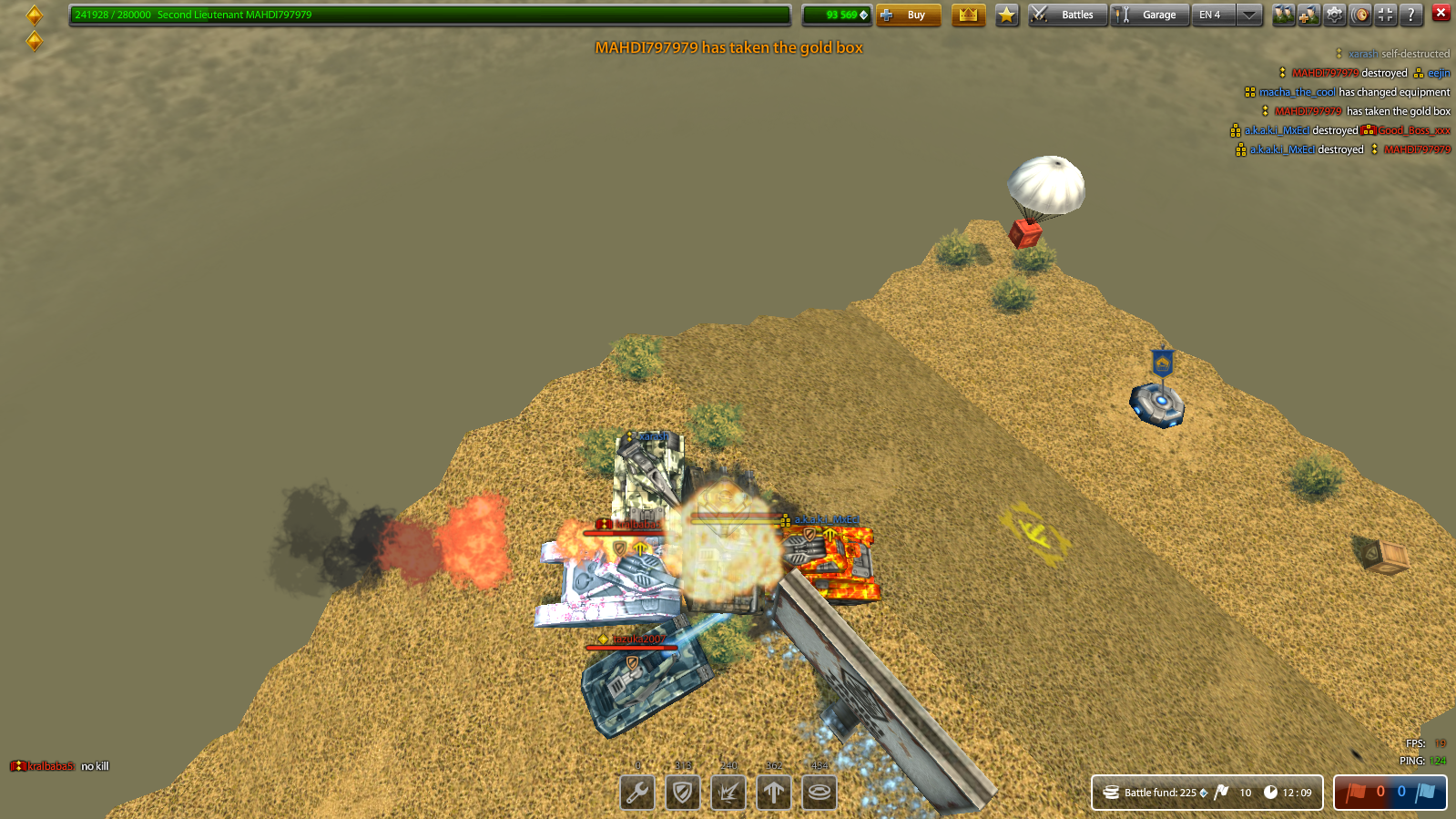This screenshot has width=1456, height=819.
Task: Click the green experience progress bar
Action: pyautogui.click(x=428, y=15)
